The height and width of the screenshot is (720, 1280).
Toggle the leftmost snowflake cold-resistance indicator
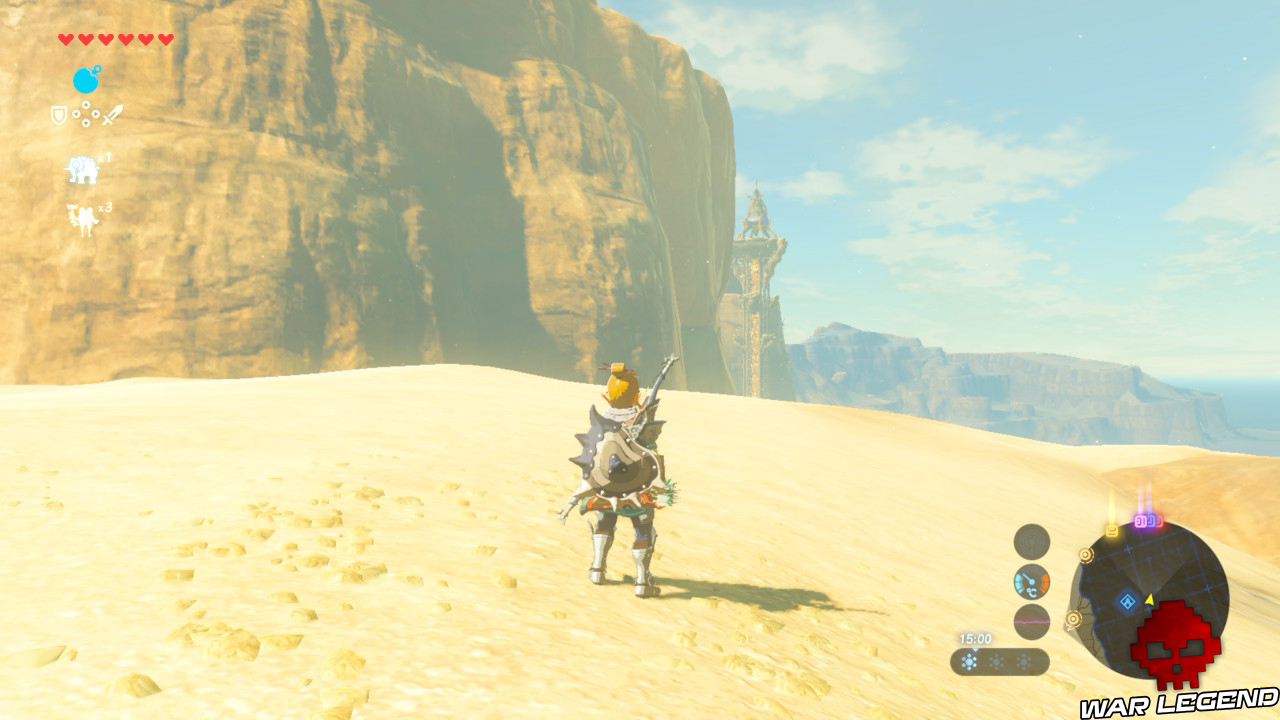[968, 661]
